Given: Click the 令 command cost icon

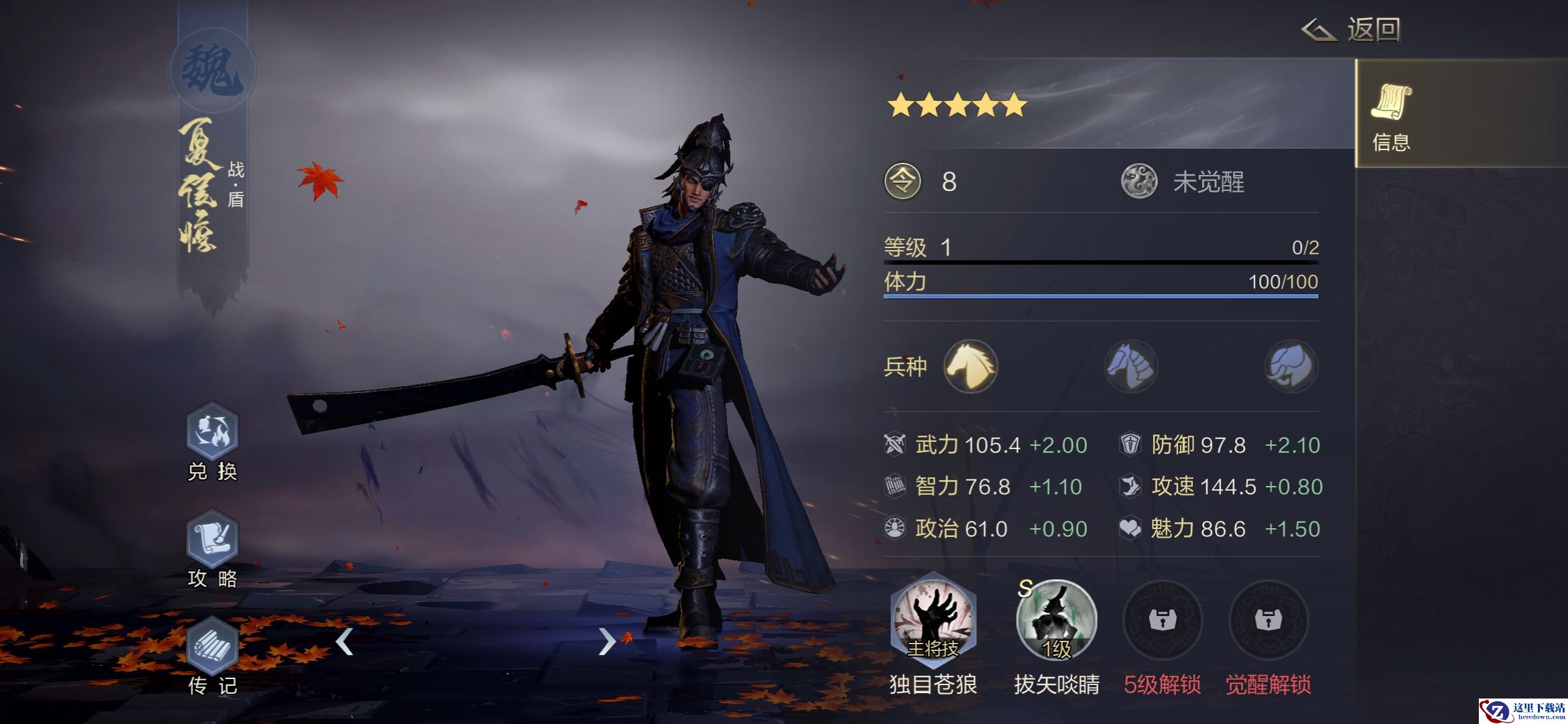Looking at the screenshot, I should tap(903, 182).
